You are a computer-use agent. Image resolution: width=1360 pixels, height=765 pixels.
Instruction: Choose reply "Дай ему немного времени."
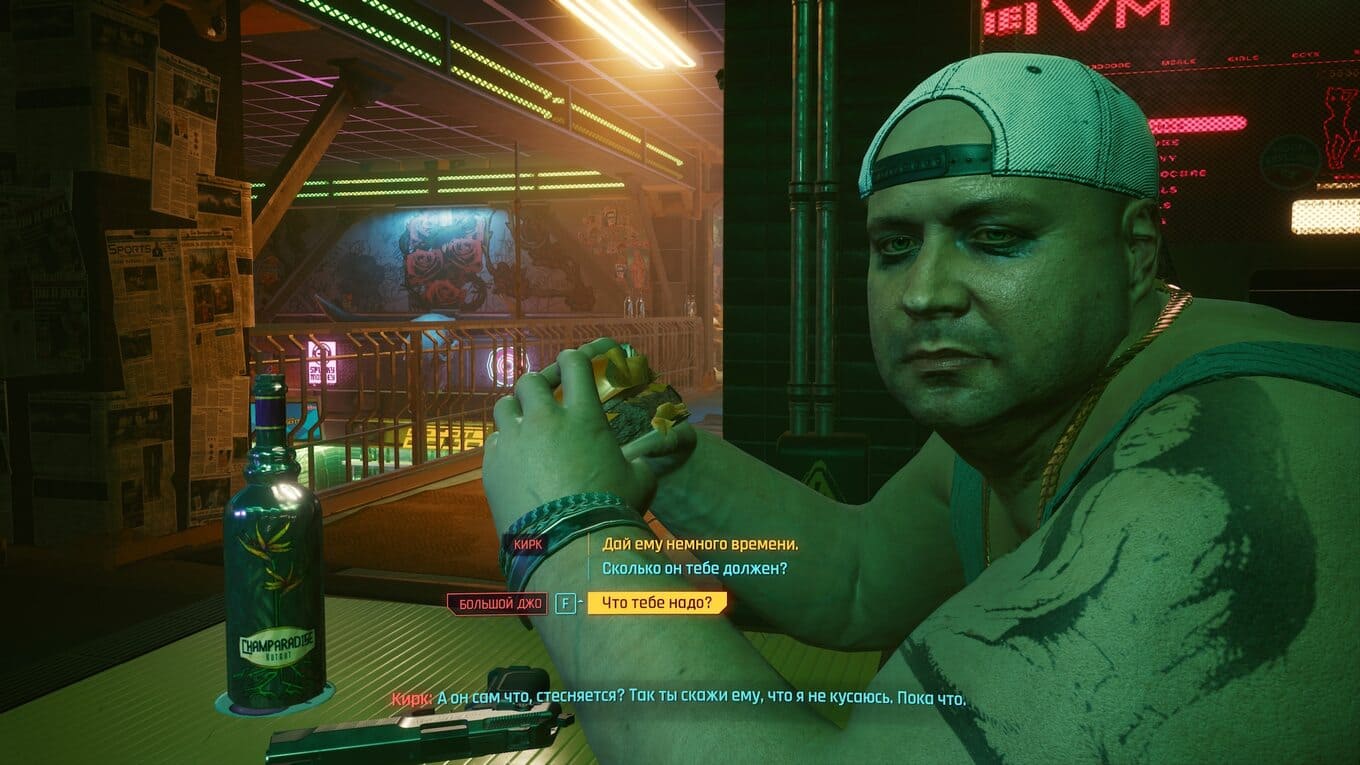pos(699,544)
